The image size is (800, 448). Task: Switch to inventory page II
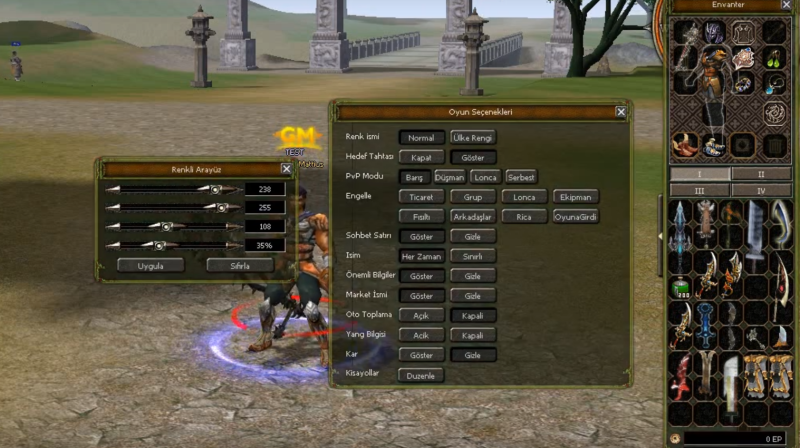(761, 173)
